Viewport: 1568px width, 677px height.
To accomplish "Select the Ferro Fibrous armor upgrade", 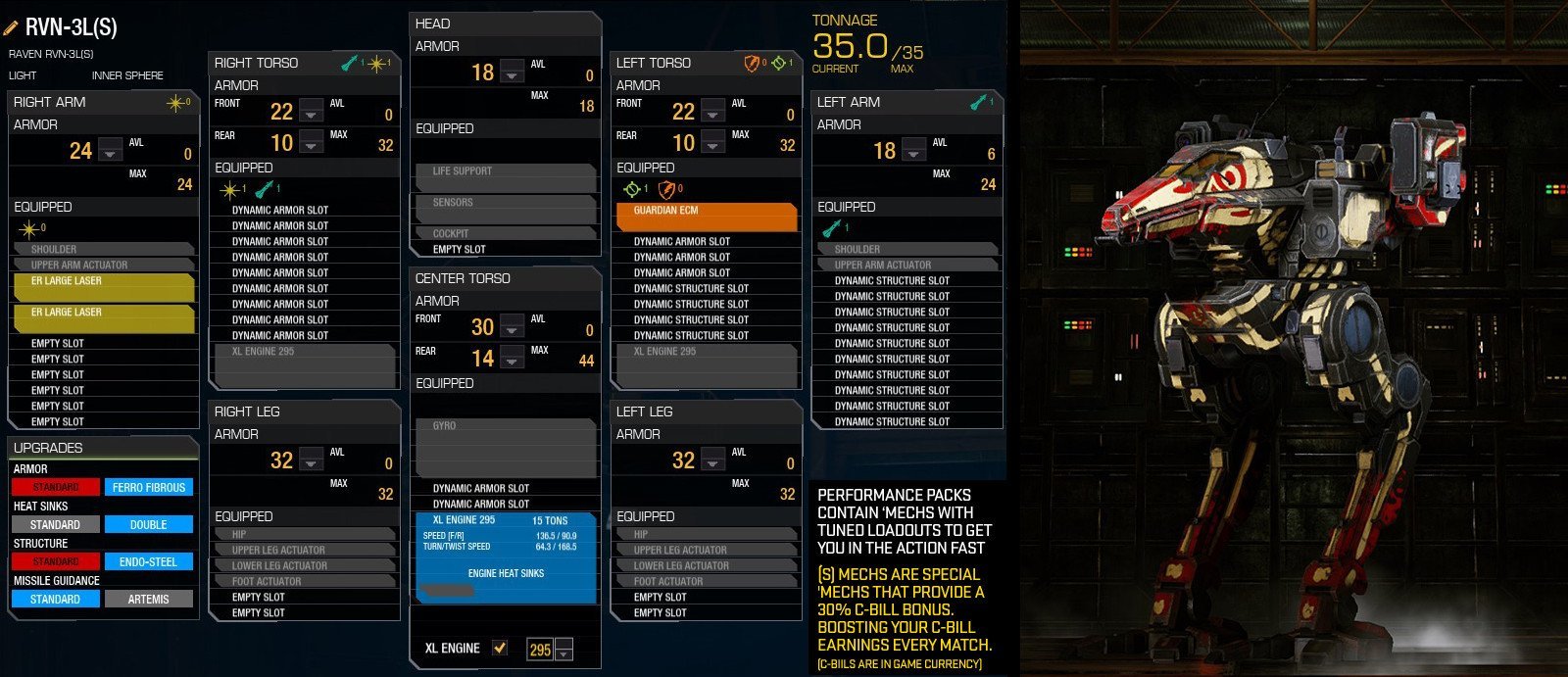I will [148, 487].
